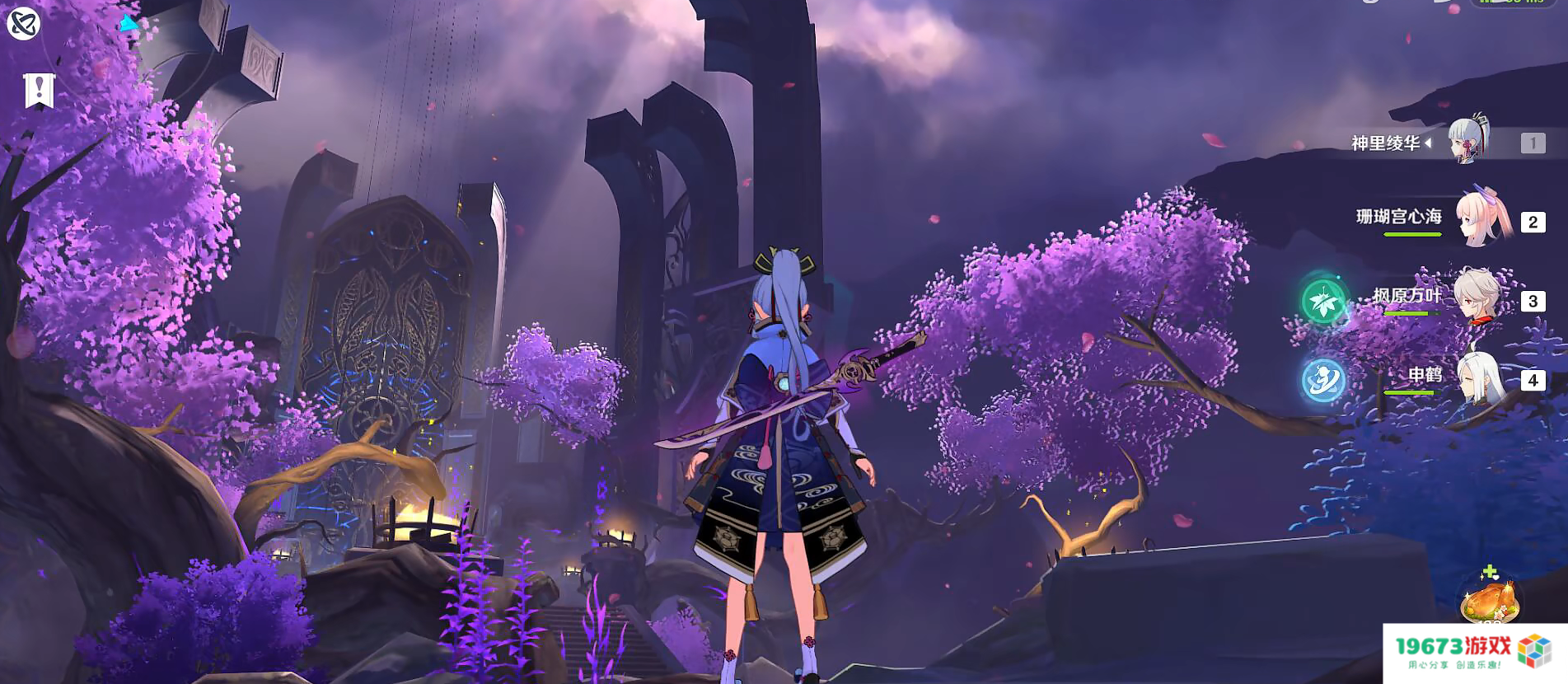
Task: Activate 申鹤's blue Cryo burst icon
Action: tap(1323, 380)
